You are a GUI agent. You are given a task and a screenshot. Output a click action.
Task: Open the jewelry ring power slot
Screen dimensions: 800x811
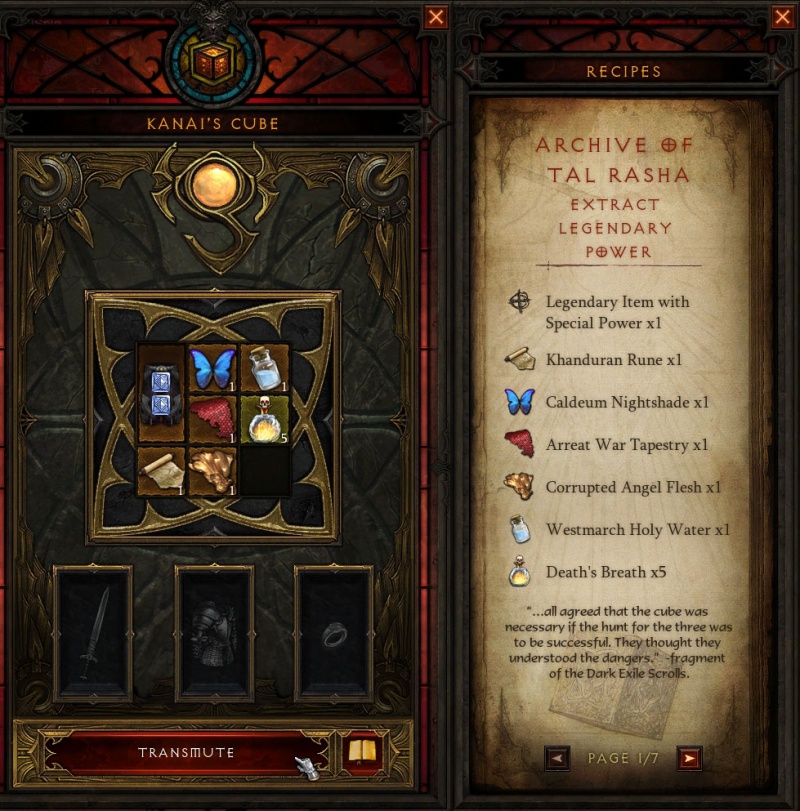tap(334, 632)
